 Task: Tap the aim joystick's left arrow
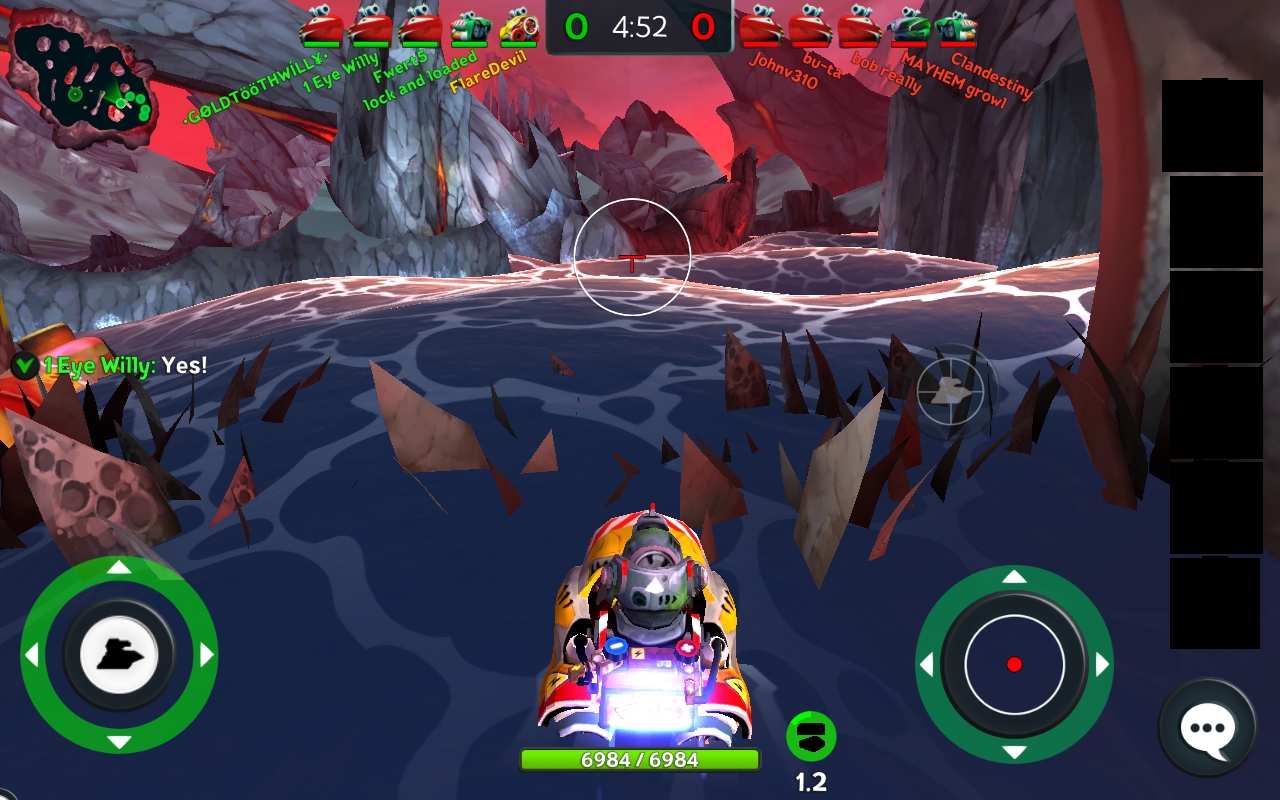(x=927, y=664)
